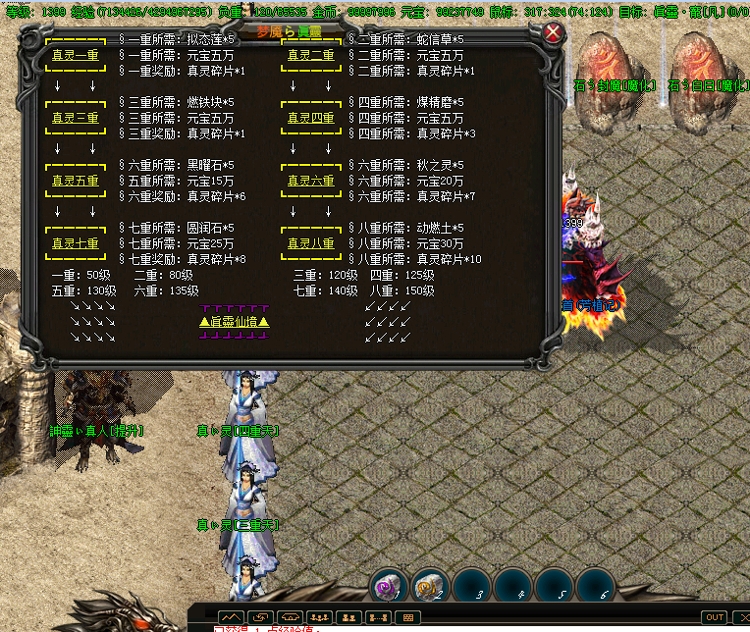Close the 真灵 dialog window
This screenshot has width=750, height=632.
tap(554, 33)
